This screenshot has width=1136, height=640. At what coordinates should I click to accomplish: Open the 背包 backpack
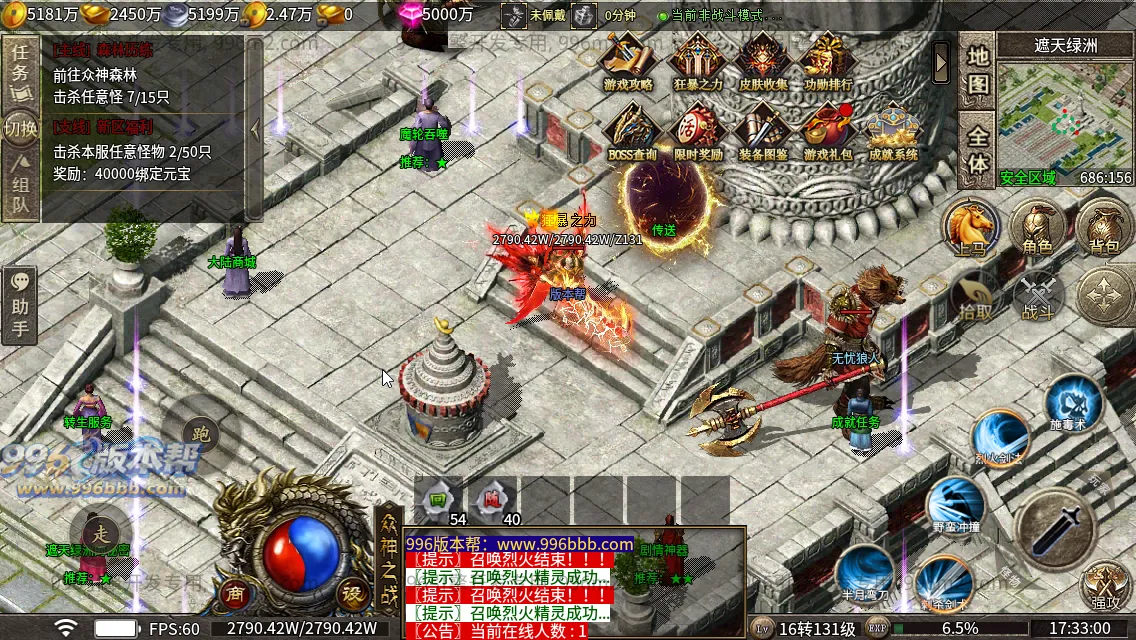tap(1104, 226)
